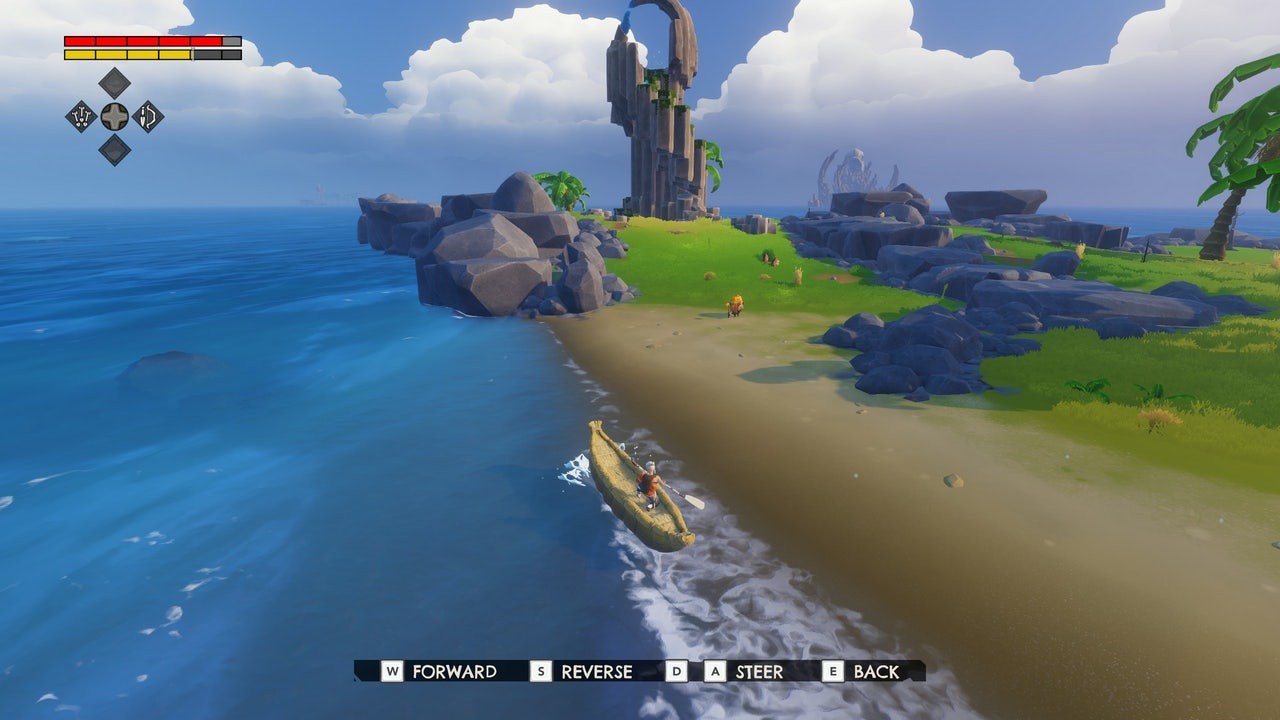
Task: Open the right-side weapon diamond selector
Action: 148,117
